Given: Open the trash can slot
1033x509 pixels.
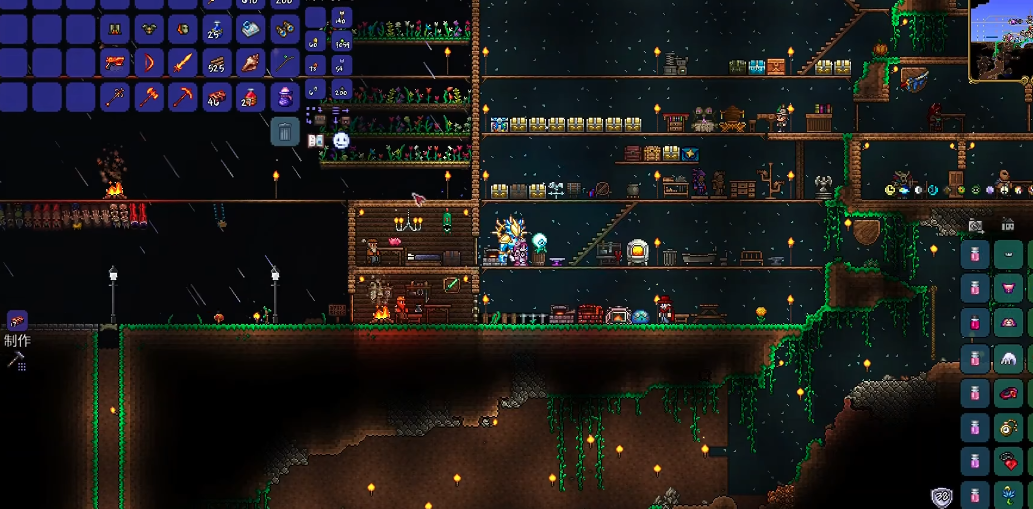Looking at the screenshot, I should pyautogui.click(x=285, y=131).
